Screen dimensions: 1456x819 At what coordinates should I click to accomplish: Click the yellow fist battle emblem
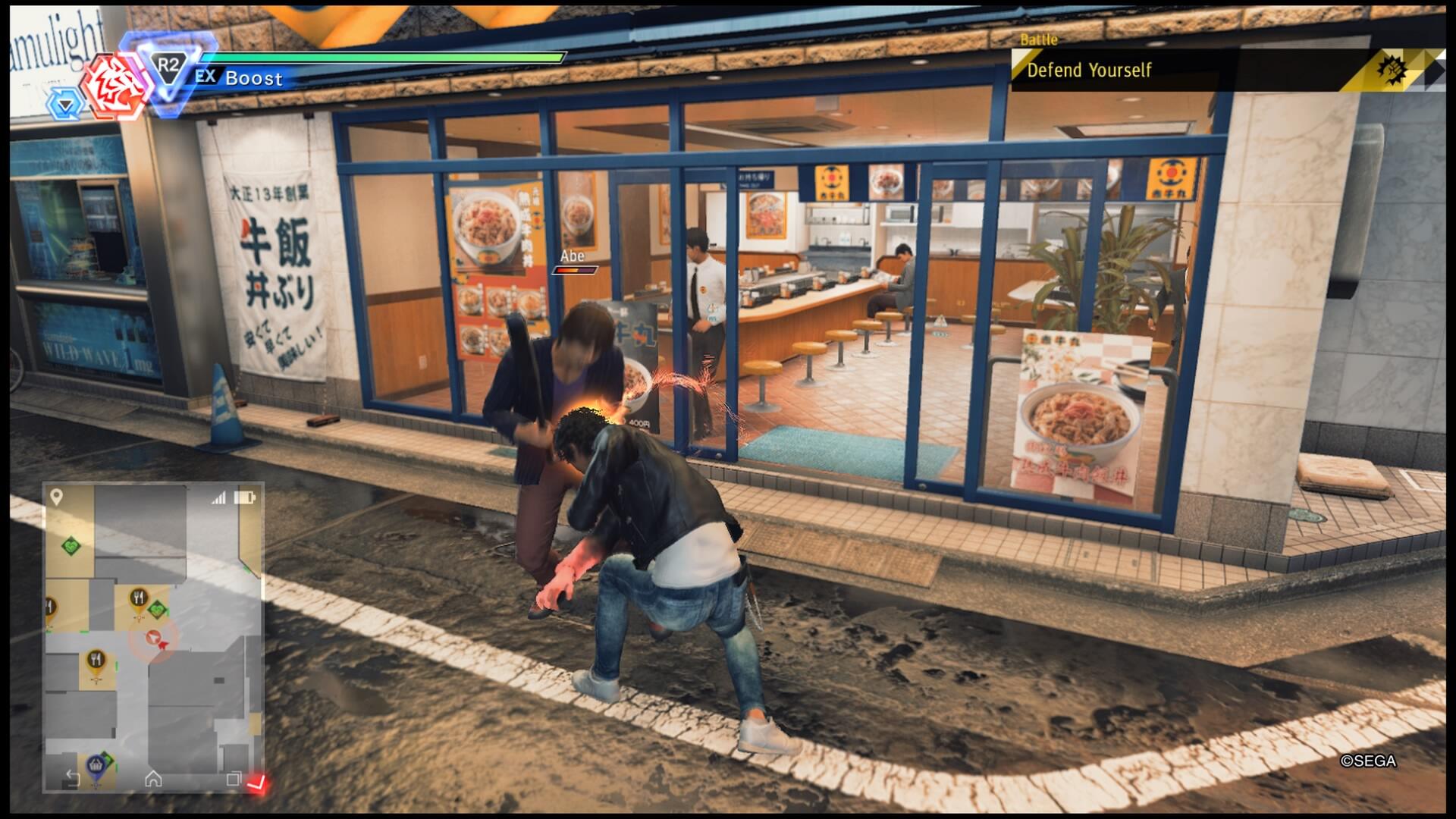pos(1391,71)
